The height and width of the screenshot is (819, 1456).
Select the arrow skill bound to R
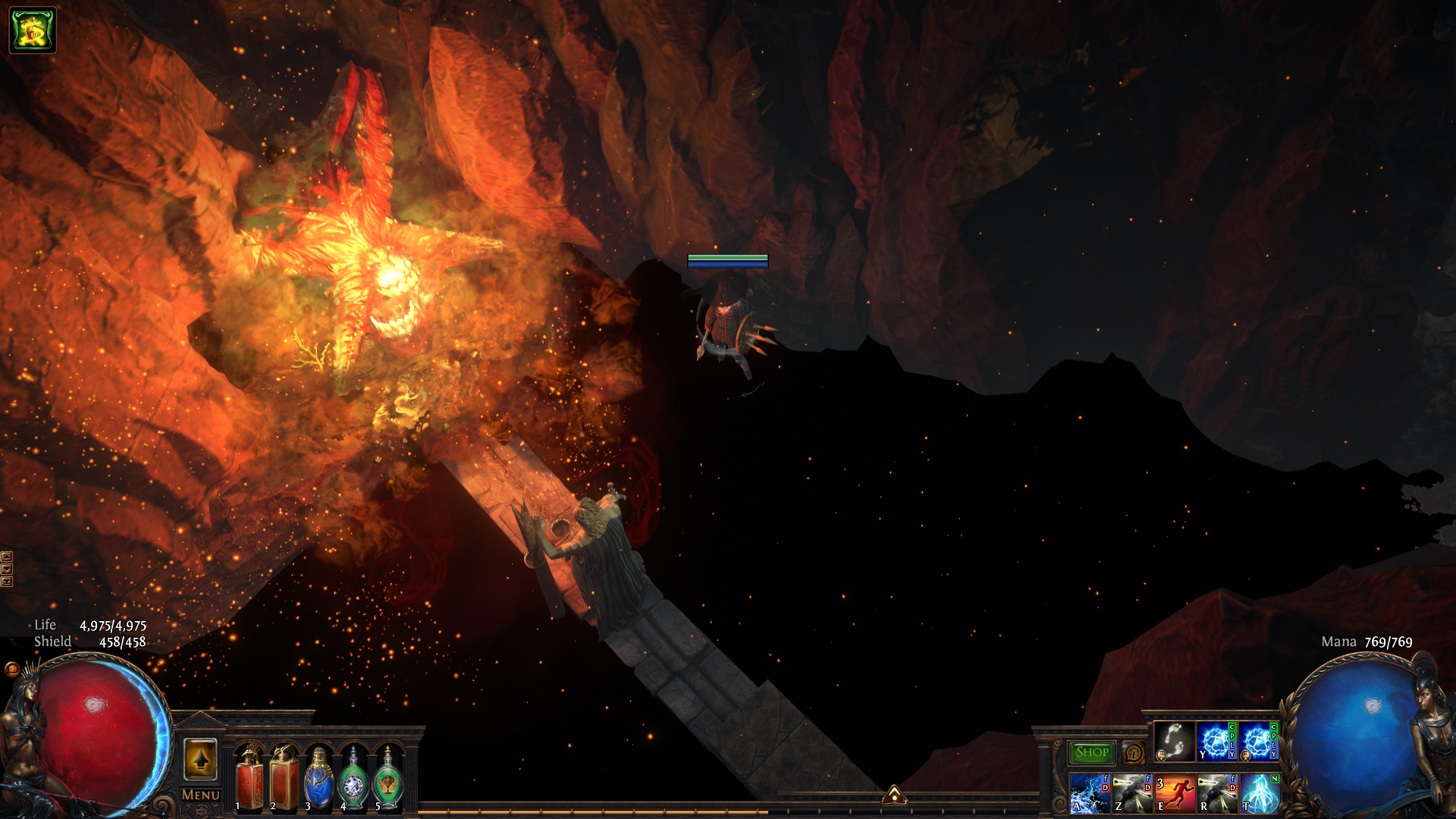pyautogui.click(x=1217, y=793)
